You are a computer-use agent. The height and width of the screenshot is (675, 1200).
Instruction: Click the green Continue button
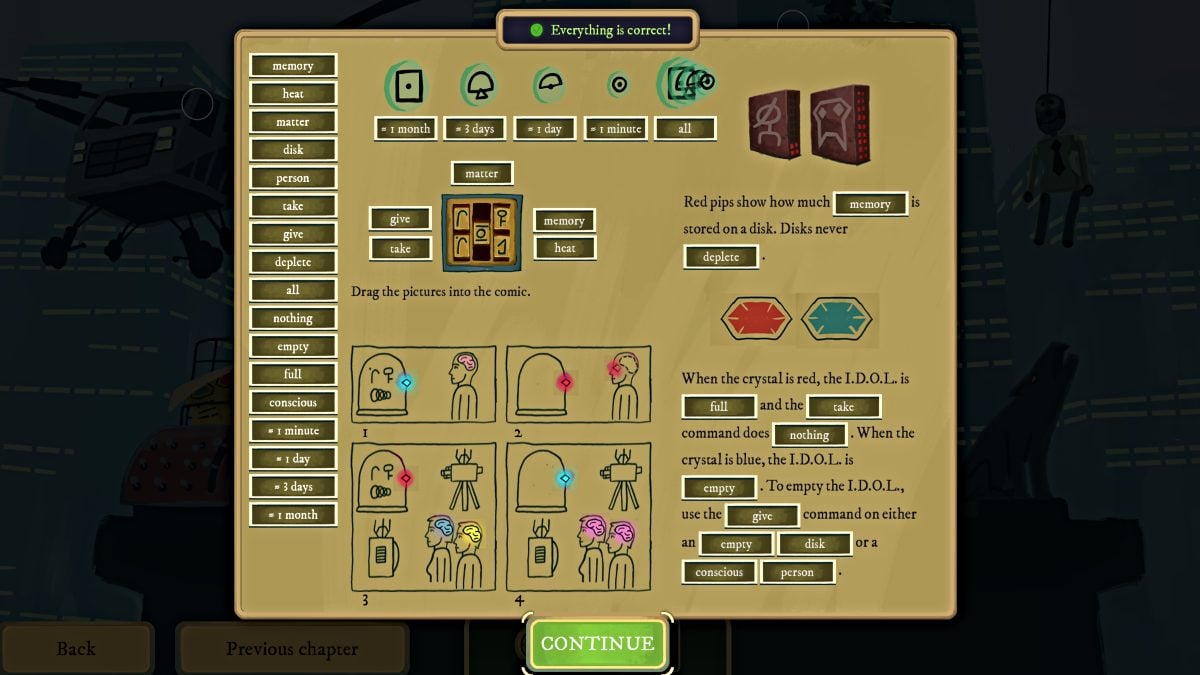point(598,643)
